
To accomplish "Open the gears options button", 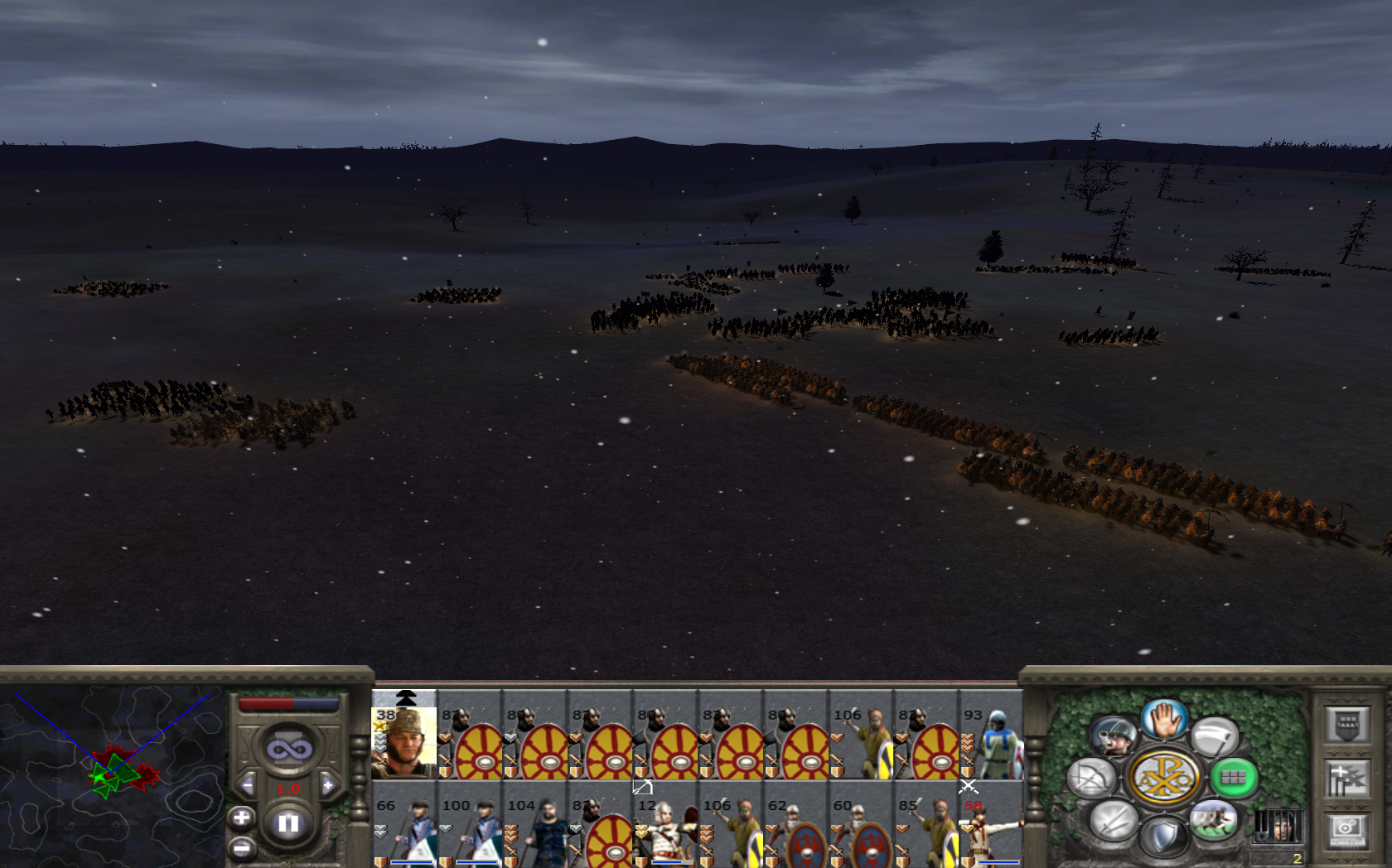I will [1346, 831].
